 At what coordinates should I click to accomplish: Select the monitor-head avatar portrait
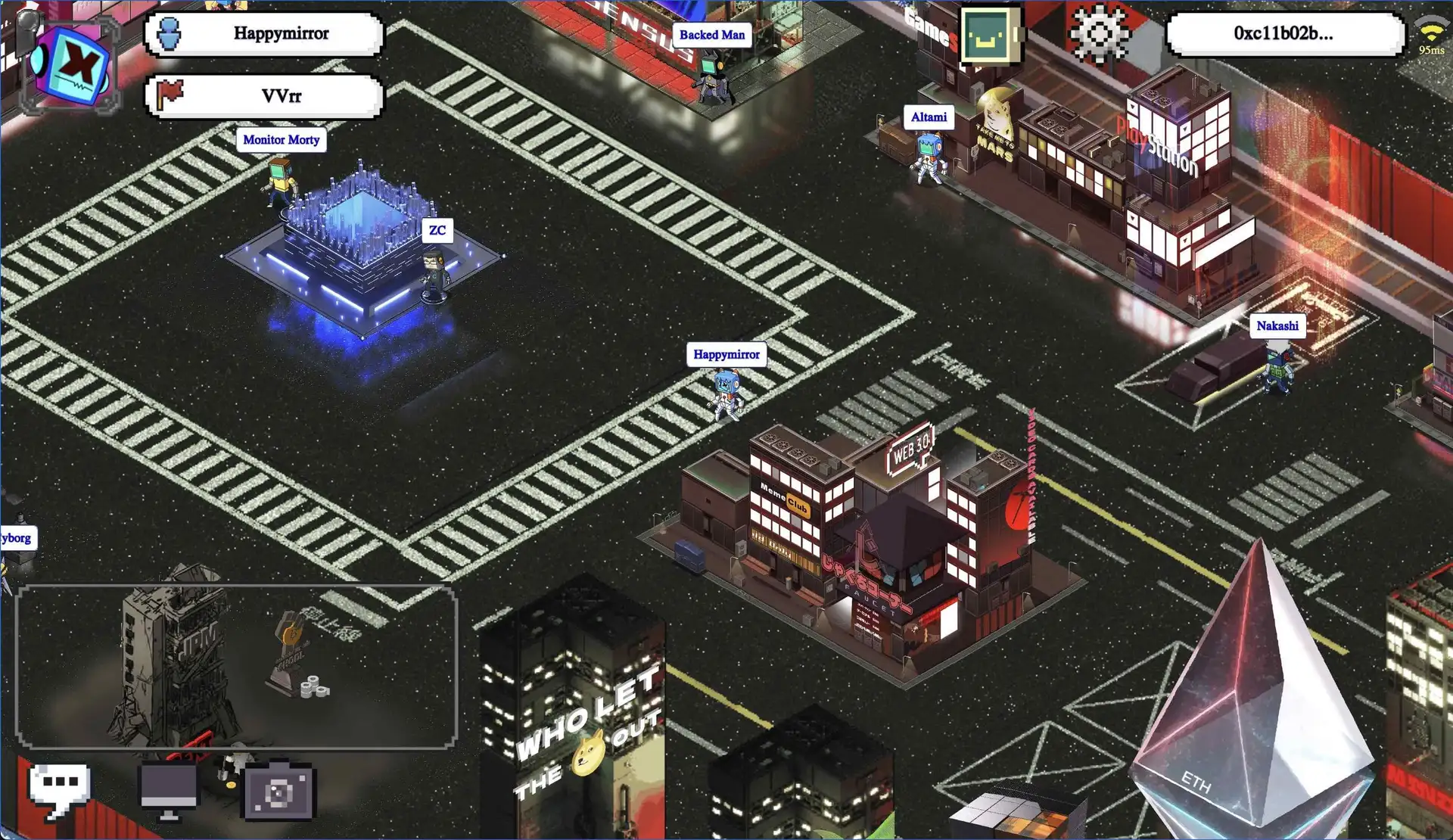point(71,65)
